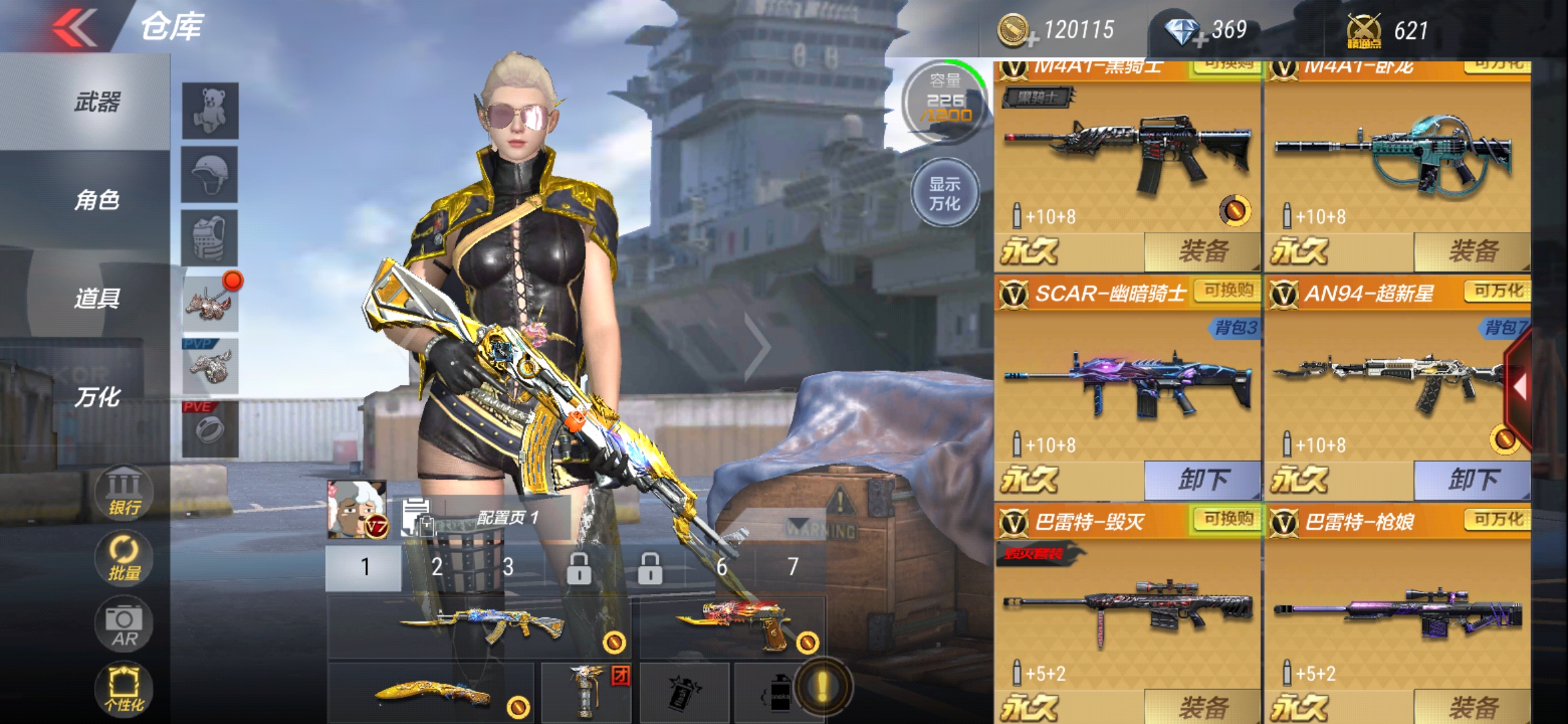Screen dimensions: 1568x724
Task: Tap the 批量 batch button
Action: 124,558
